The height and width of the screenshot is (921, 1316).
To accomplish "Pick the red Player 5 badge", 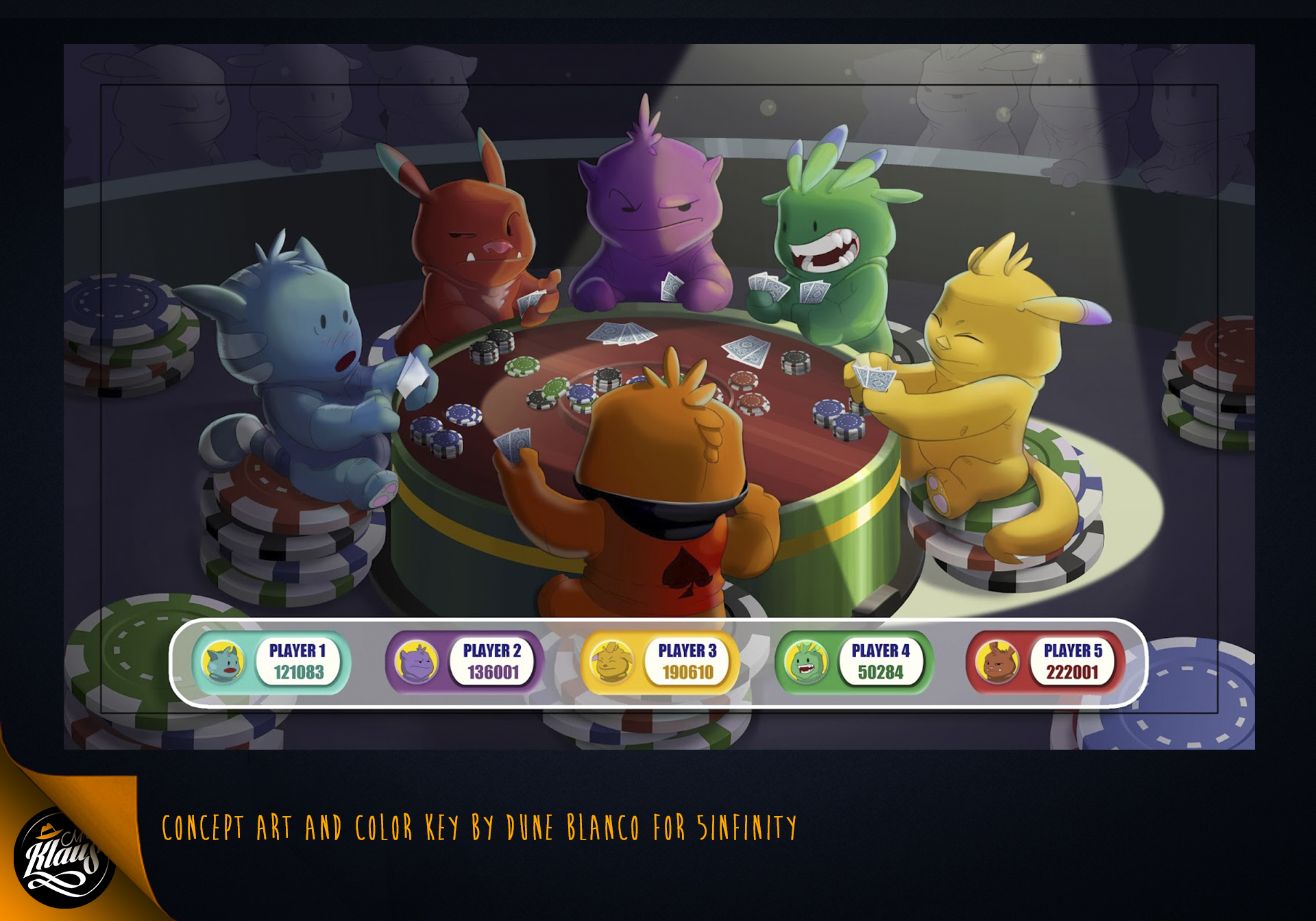I will 1046,662.
